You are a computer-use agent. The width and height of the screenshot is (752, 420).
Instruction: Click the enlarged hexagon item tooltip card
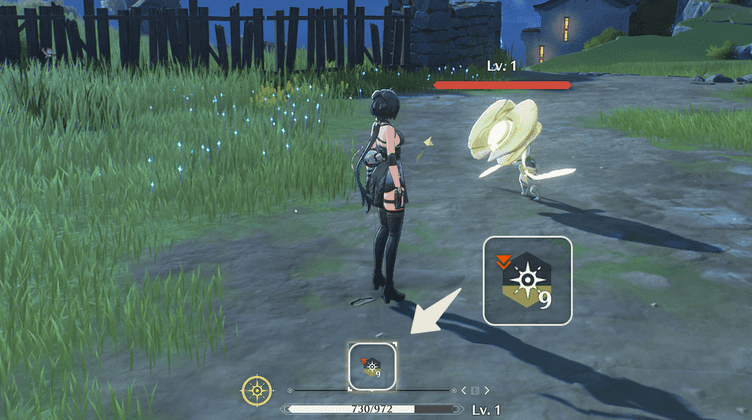coord(527,281)
